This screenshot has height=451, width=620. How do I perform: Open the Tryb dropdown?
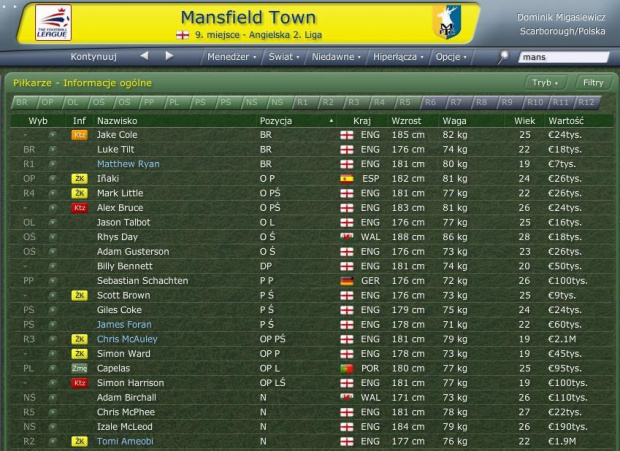(x=544, y=83)
